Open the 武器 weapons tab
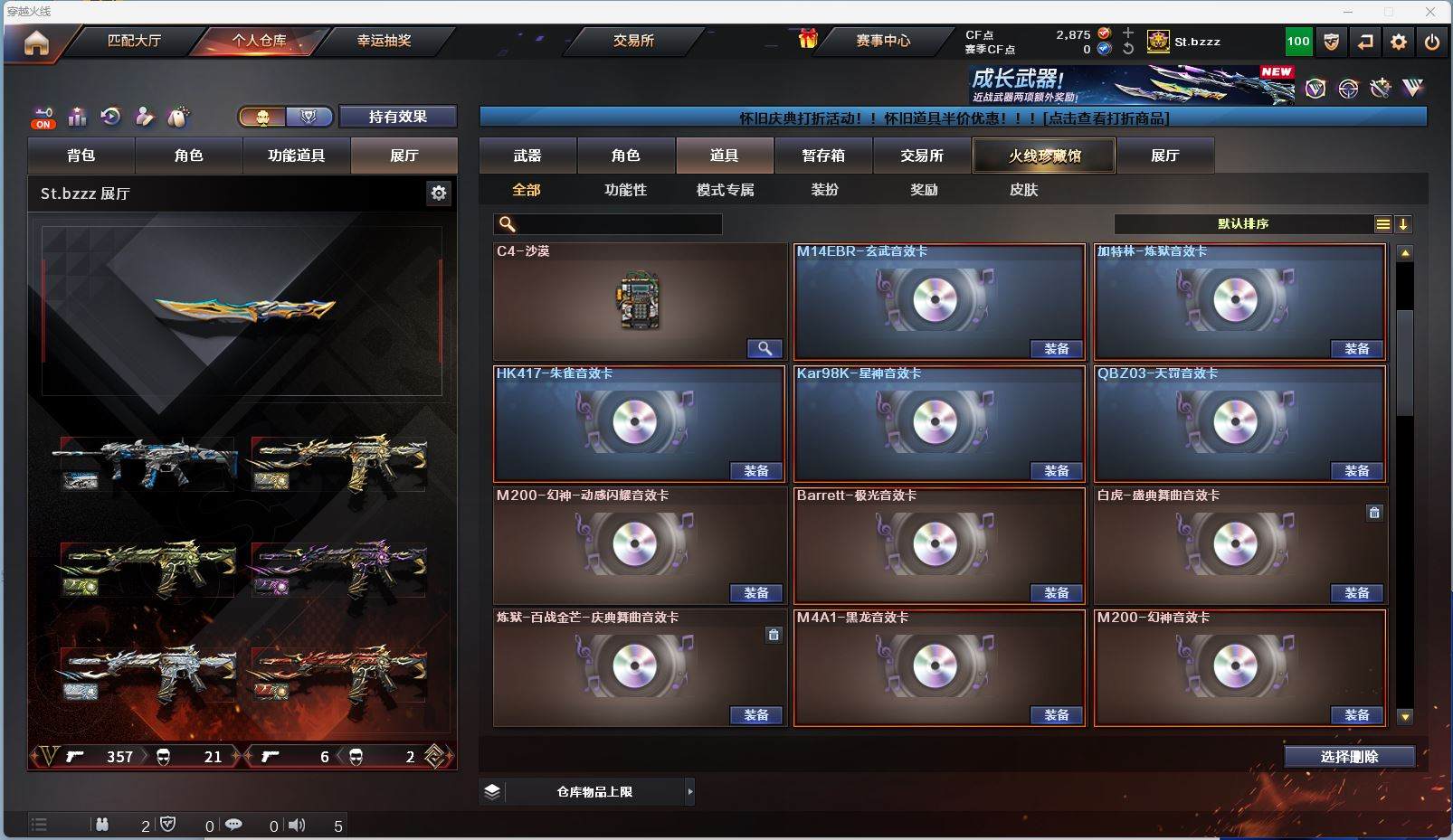1453x840 pixels. [527, 156]
